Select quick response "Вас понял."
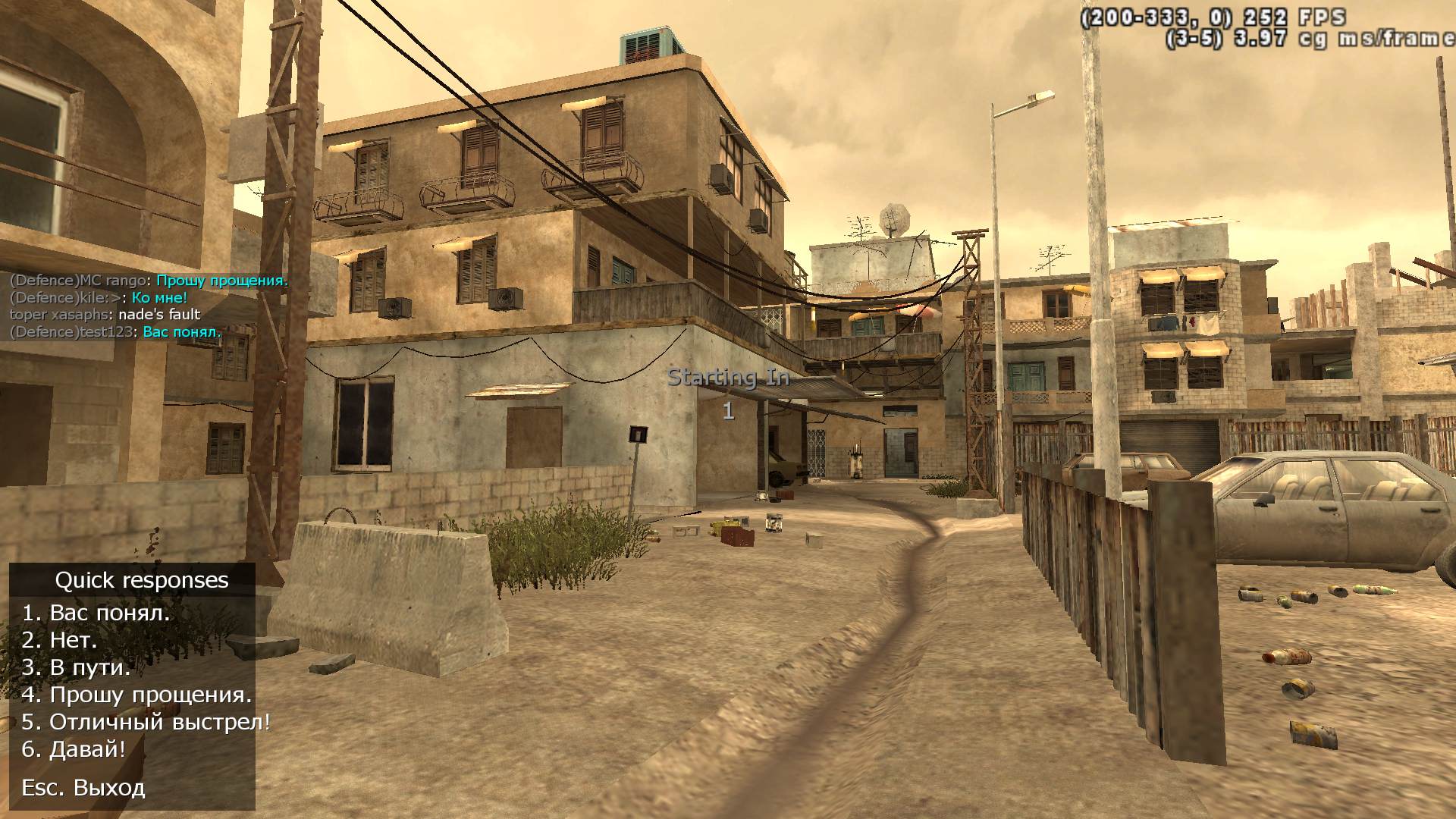This screenshot has height=819, width=1456. (x=96, y=613)
